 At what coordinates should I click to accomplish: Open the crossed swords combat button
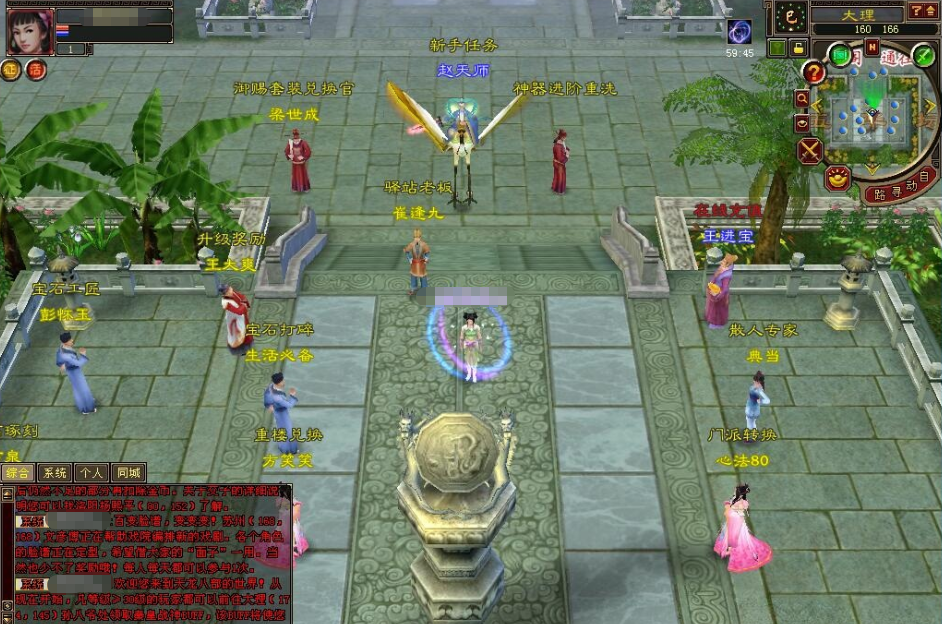[810, 151]
